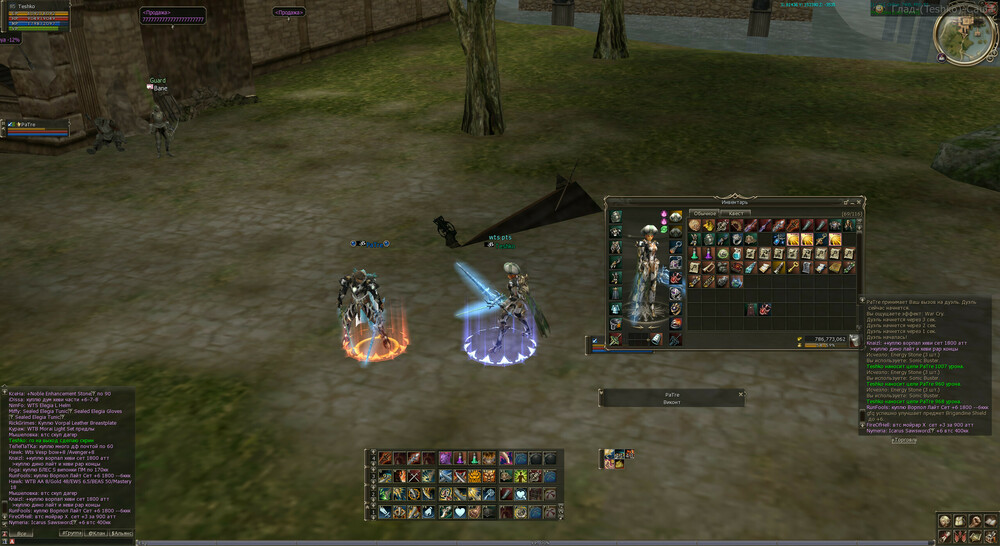1000x546 pixels.
Task: Select the Обычное inventory tab
Action: point(704,213)
